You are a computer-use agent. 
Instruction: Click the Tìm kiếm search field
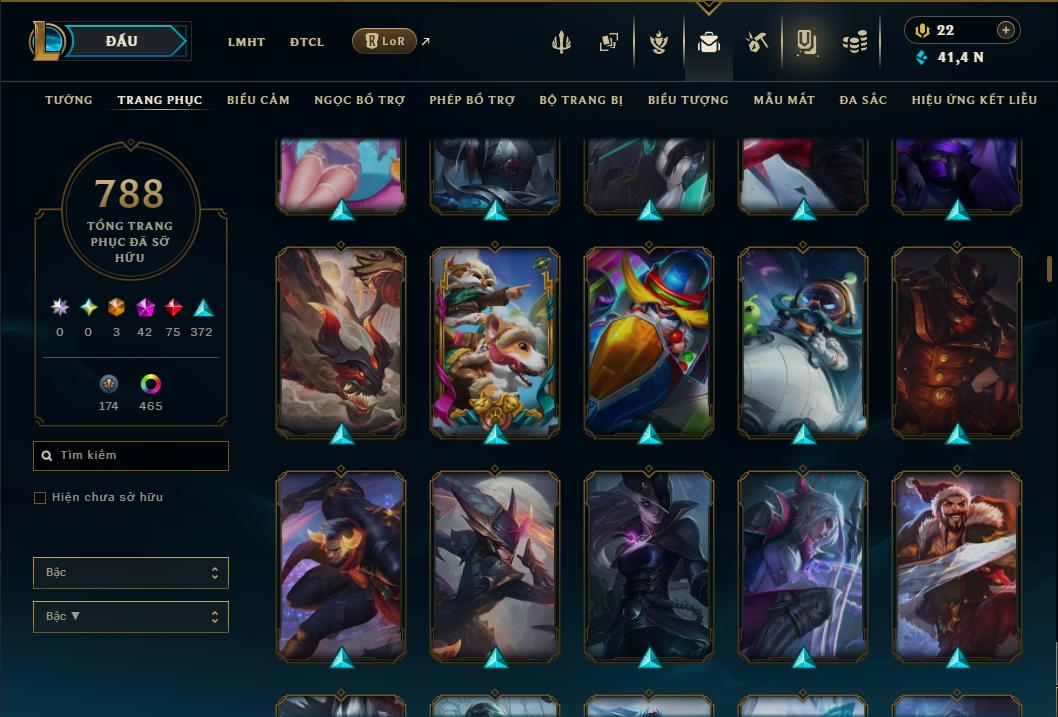(131, 456)
